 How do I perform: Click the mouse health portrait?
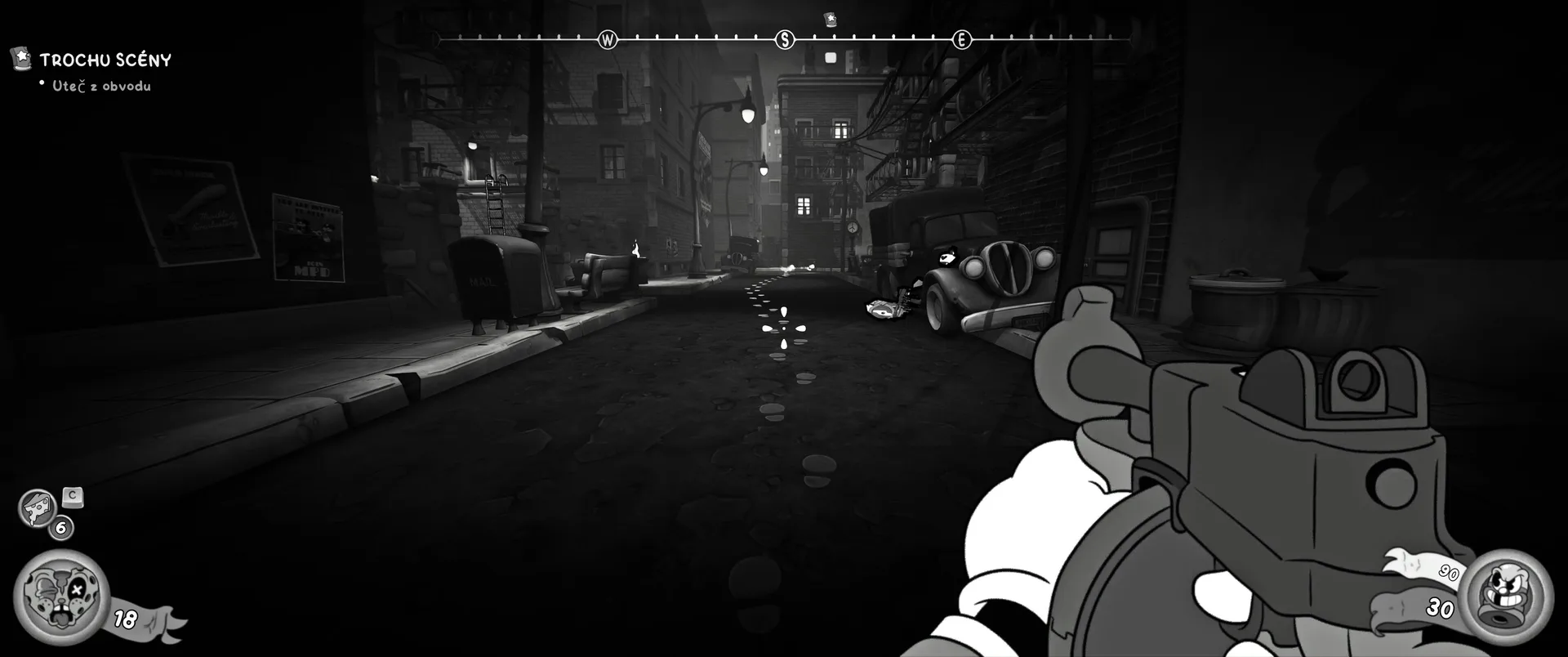coord(62,596)
